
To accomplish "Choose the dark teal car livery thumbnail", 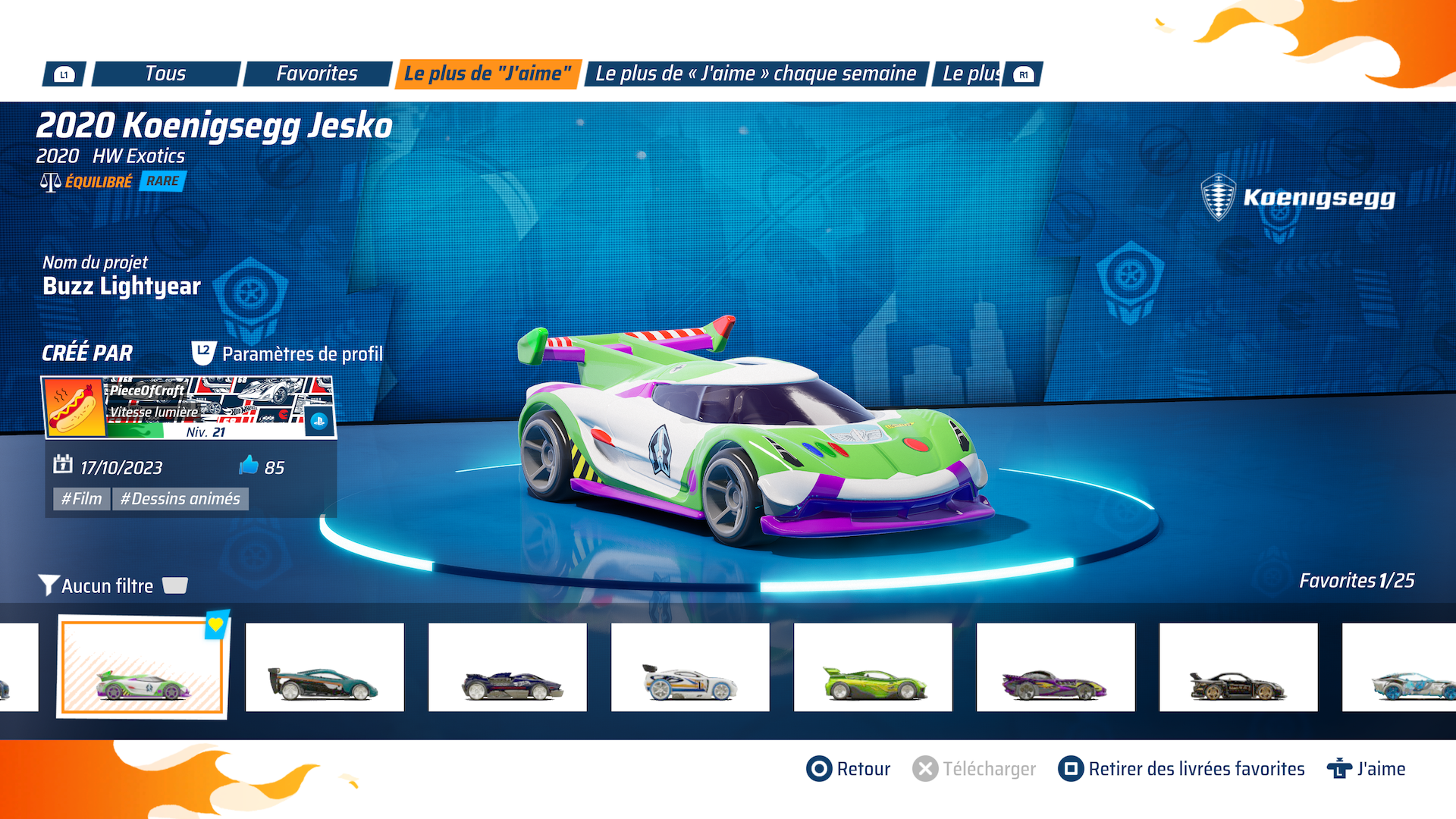I will [x=325, y=667].
